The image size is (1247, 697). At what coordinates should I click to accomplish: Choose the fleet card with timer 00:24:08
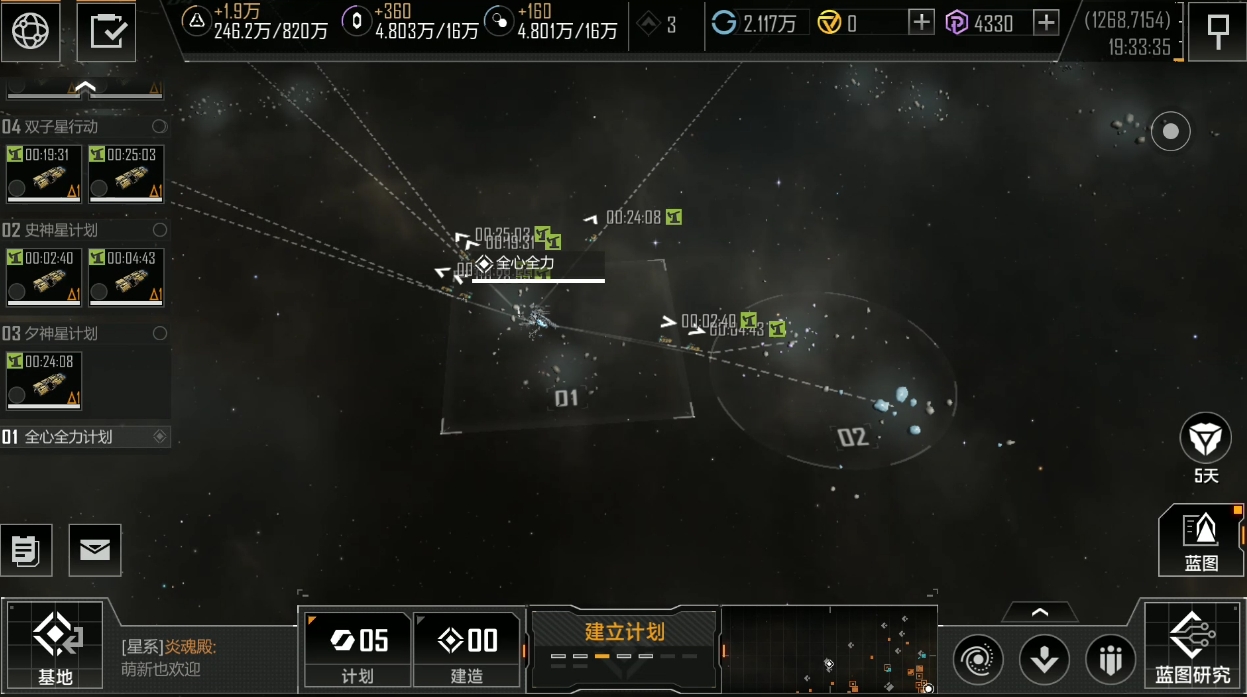click(43, 380)
